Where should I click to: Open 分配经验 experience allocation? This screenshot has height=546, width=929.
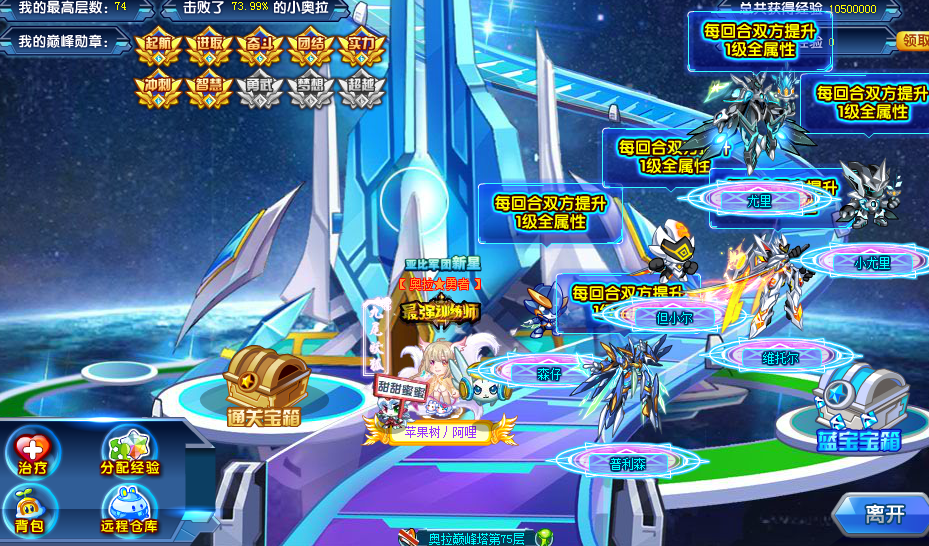(130, 453)
